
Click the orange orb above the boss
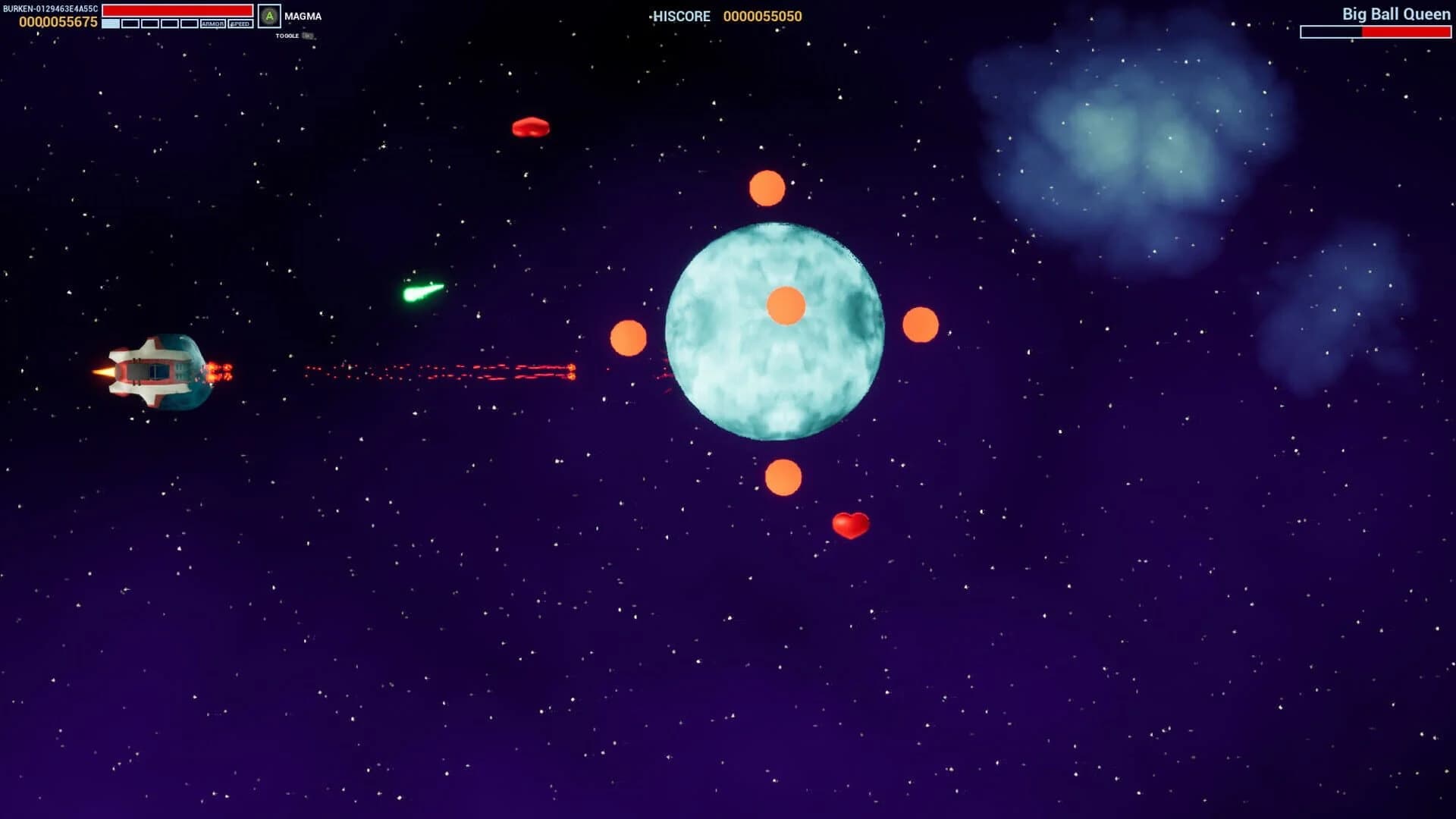[767, 188]
